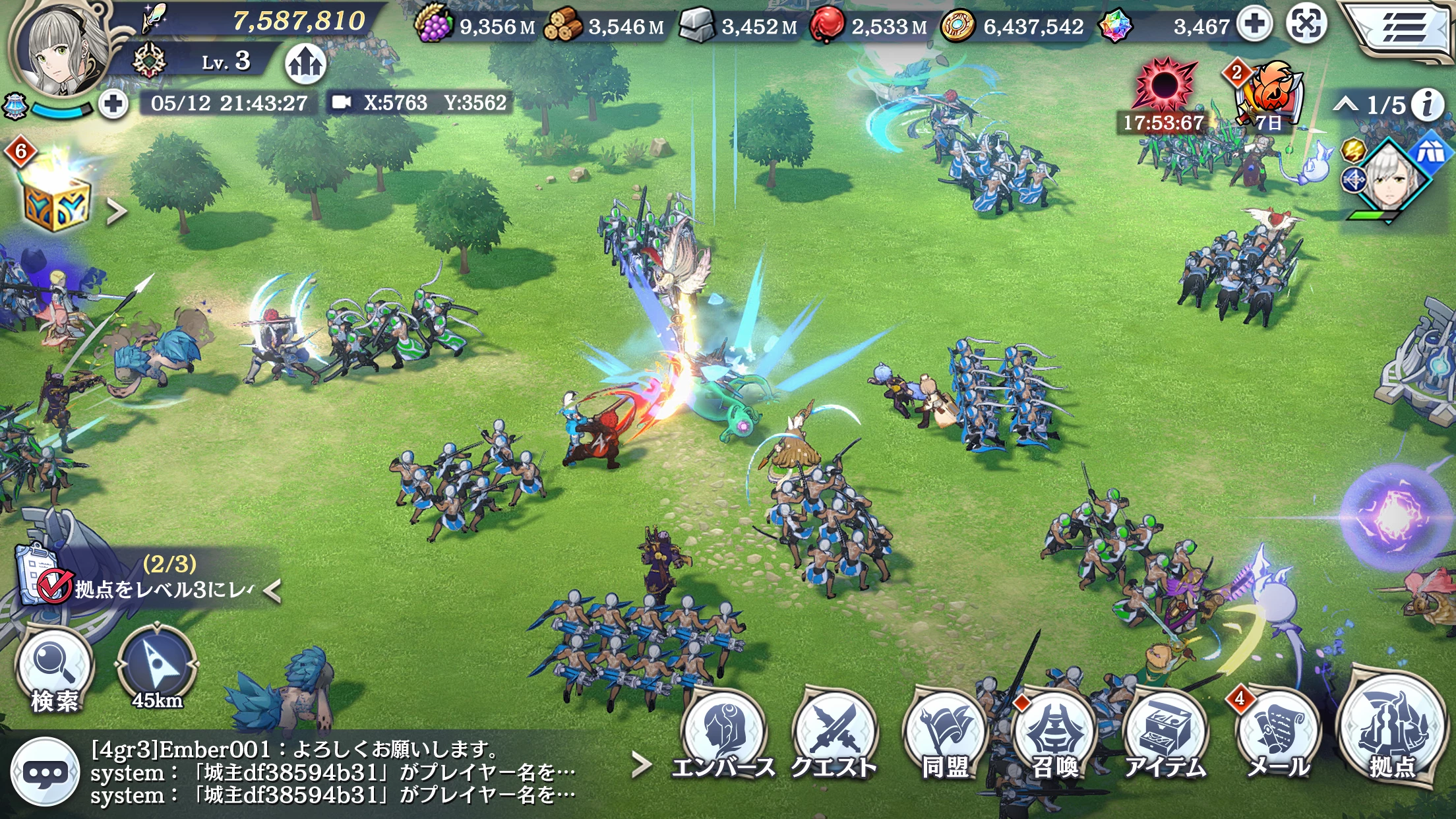
Task: Tap the level-up arrows icon
Action: click(305, 63)
